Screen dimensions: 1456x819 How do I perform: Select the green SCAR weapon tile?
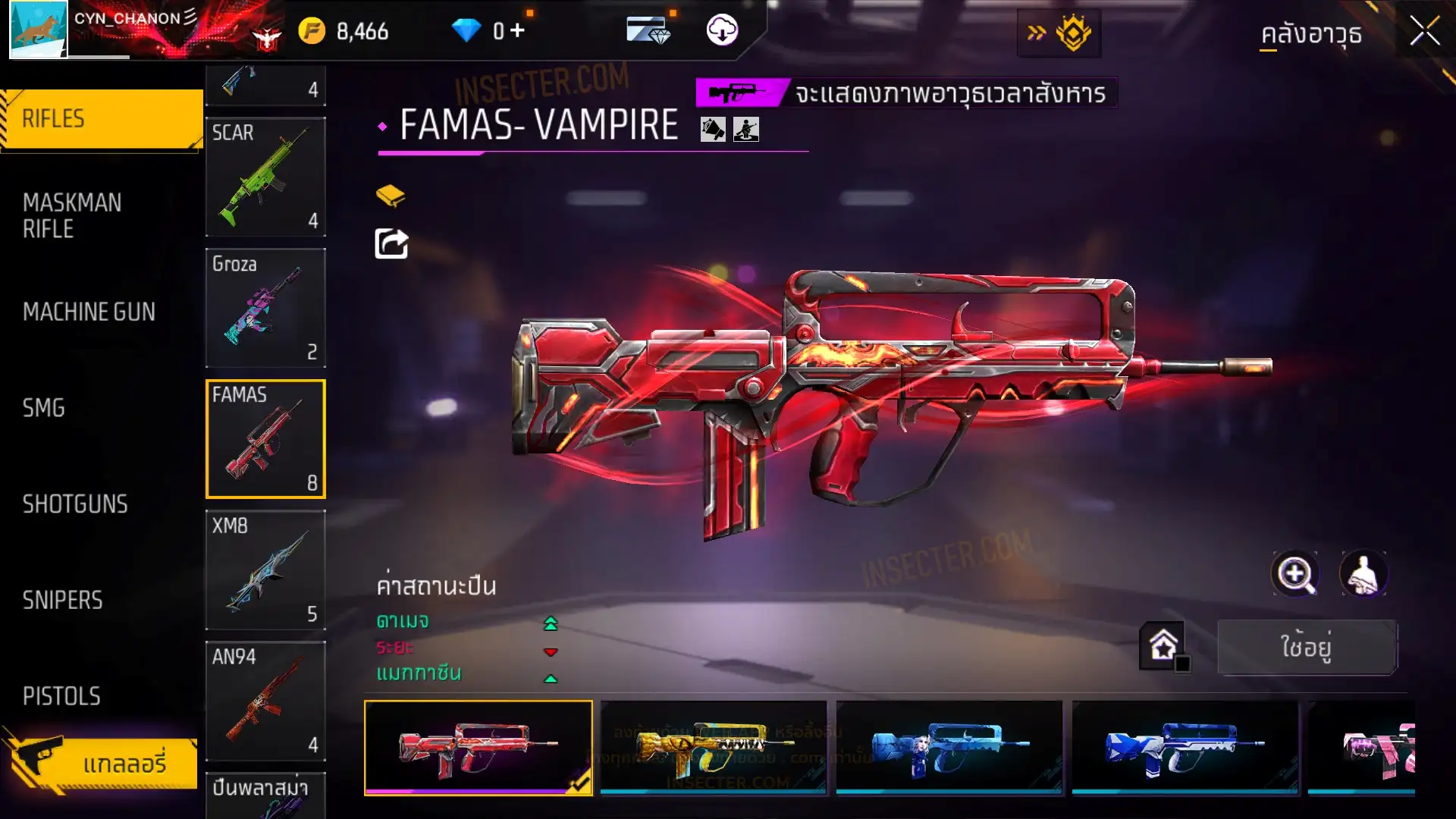(265, 177)
